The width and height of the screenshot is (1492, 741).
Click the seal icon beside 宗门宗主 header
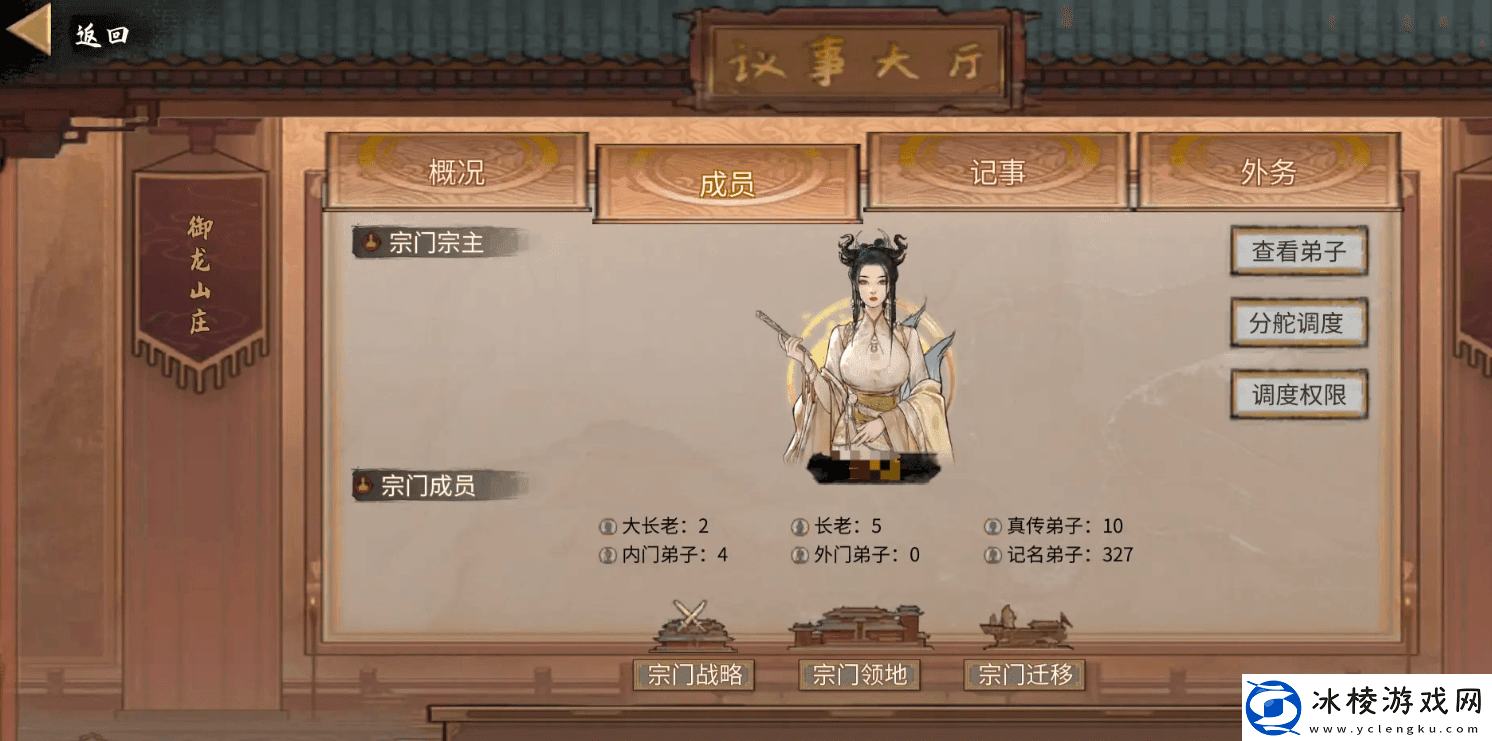click(369, 242)
